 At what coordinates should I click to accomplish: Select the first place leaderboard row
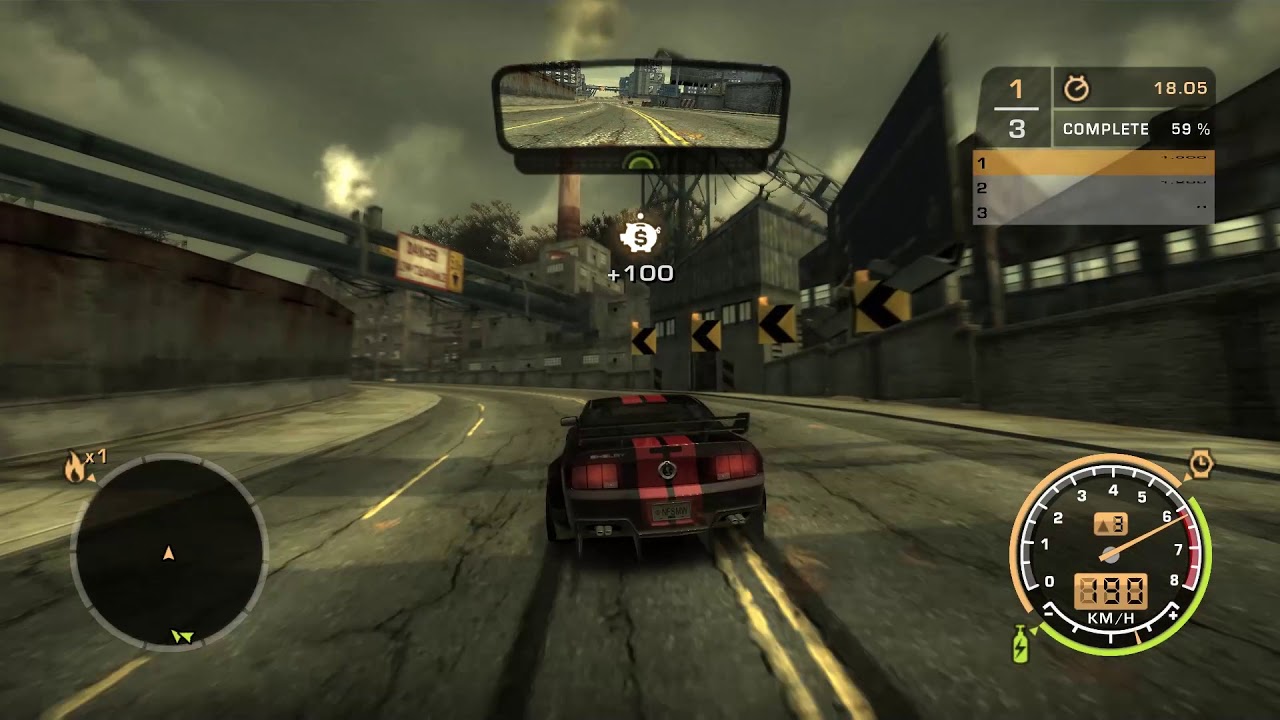[1093, 163]
